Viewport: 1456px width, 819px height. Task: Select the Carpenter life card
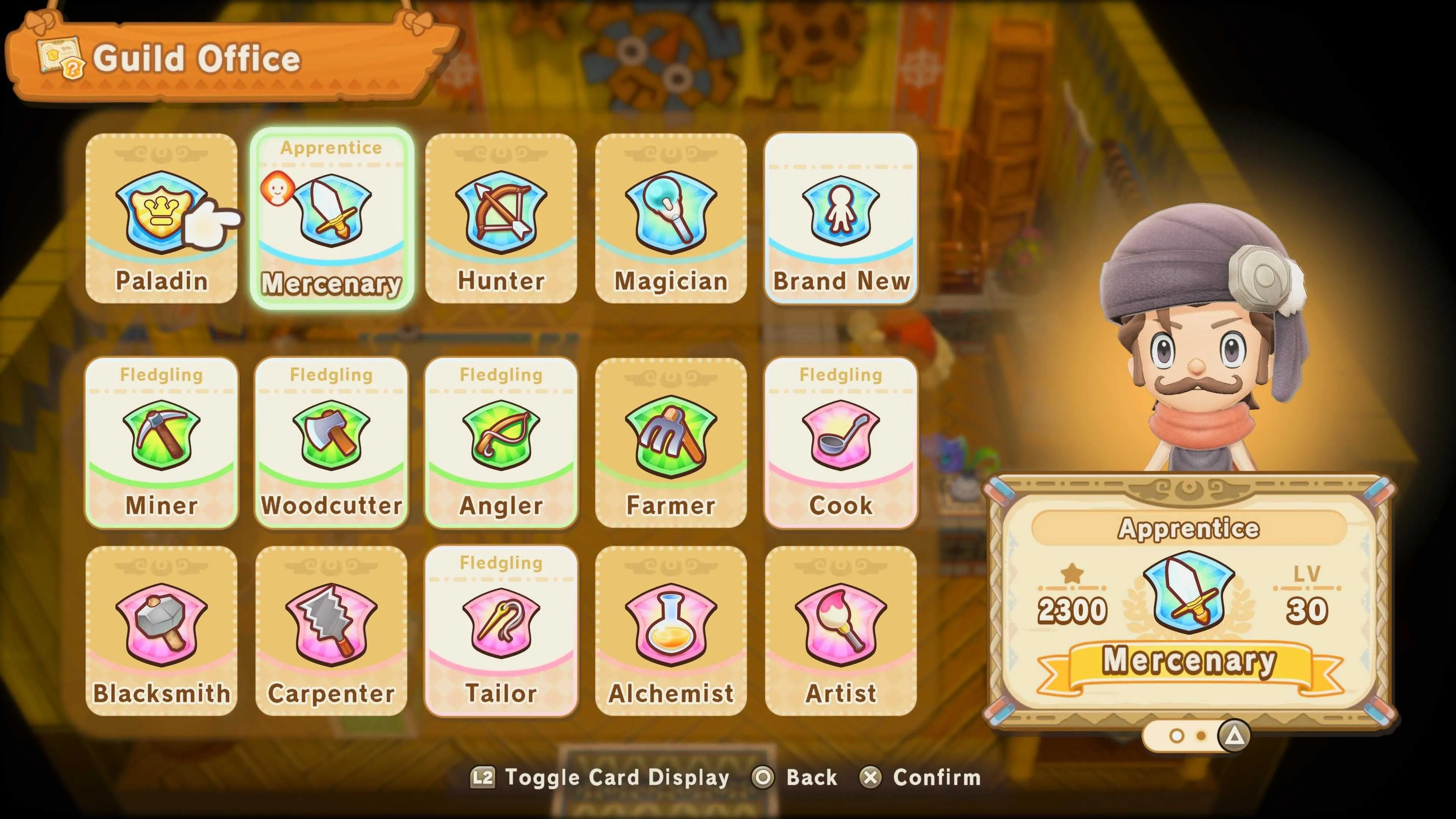click(x=331, y=630)
